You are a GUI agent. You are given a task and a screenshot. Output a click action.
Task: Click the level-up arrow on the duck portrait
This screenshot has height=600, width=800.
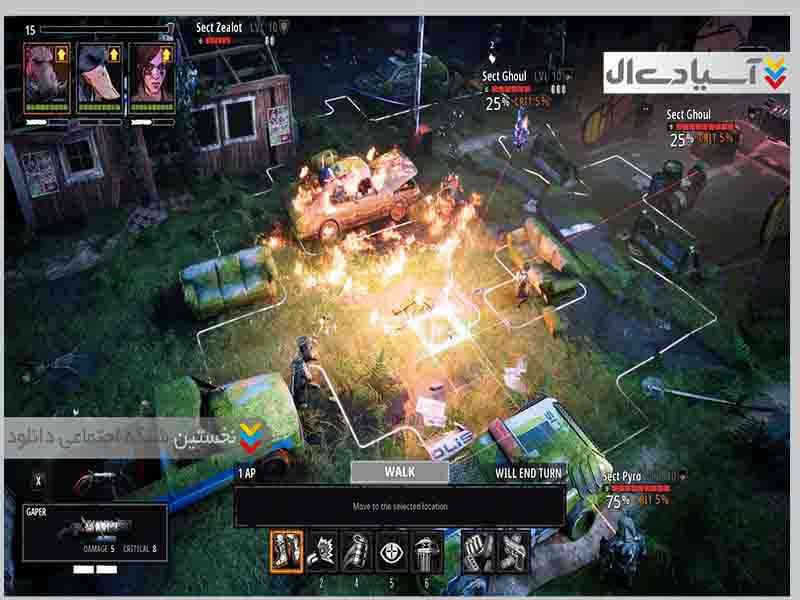click(x=113, y=55)
